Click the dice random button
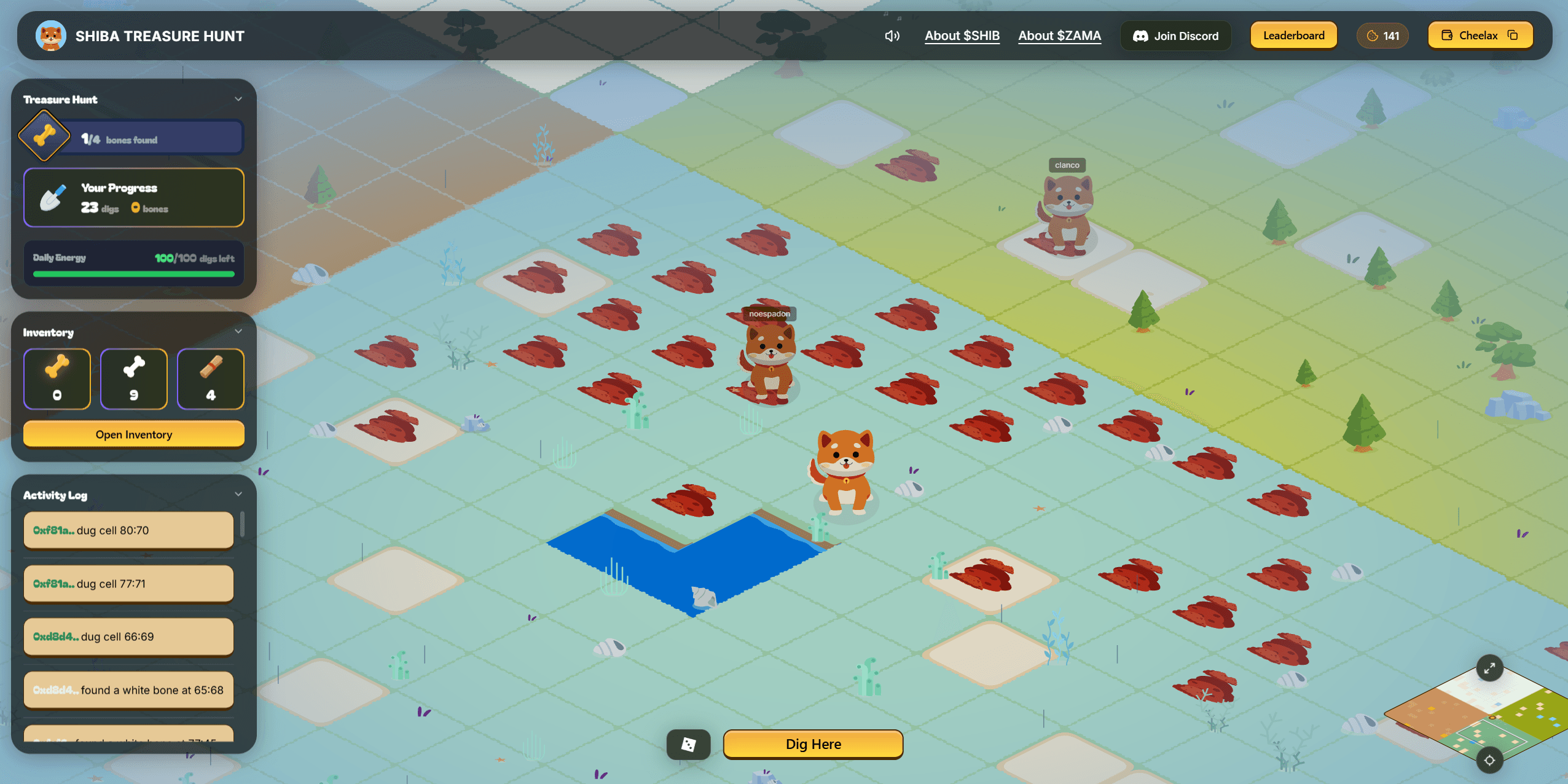Image resolution: width=1568 pixels, height=784 pixels. coord(688,744)
